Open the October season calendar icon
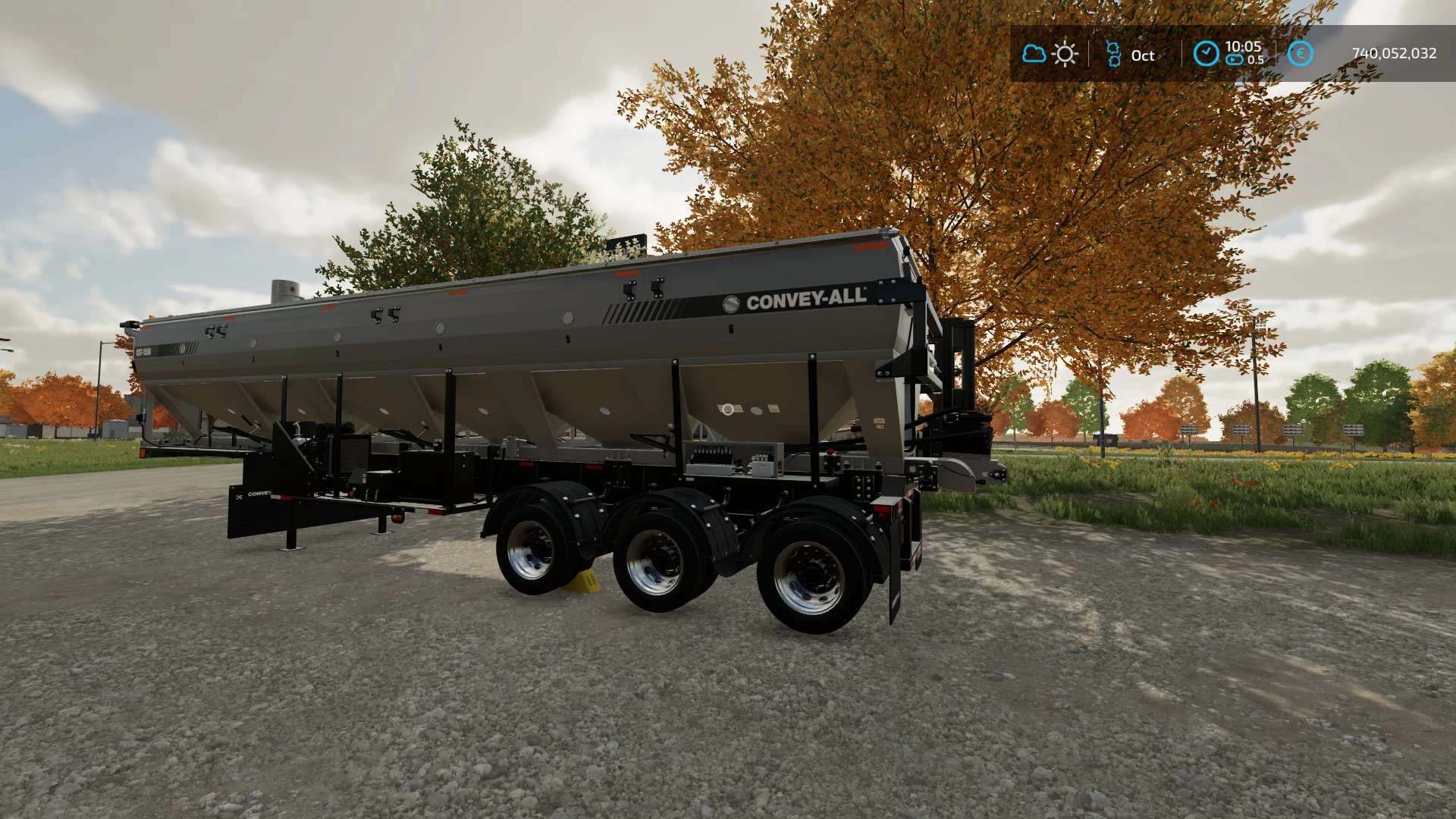 pos(1113,54)
